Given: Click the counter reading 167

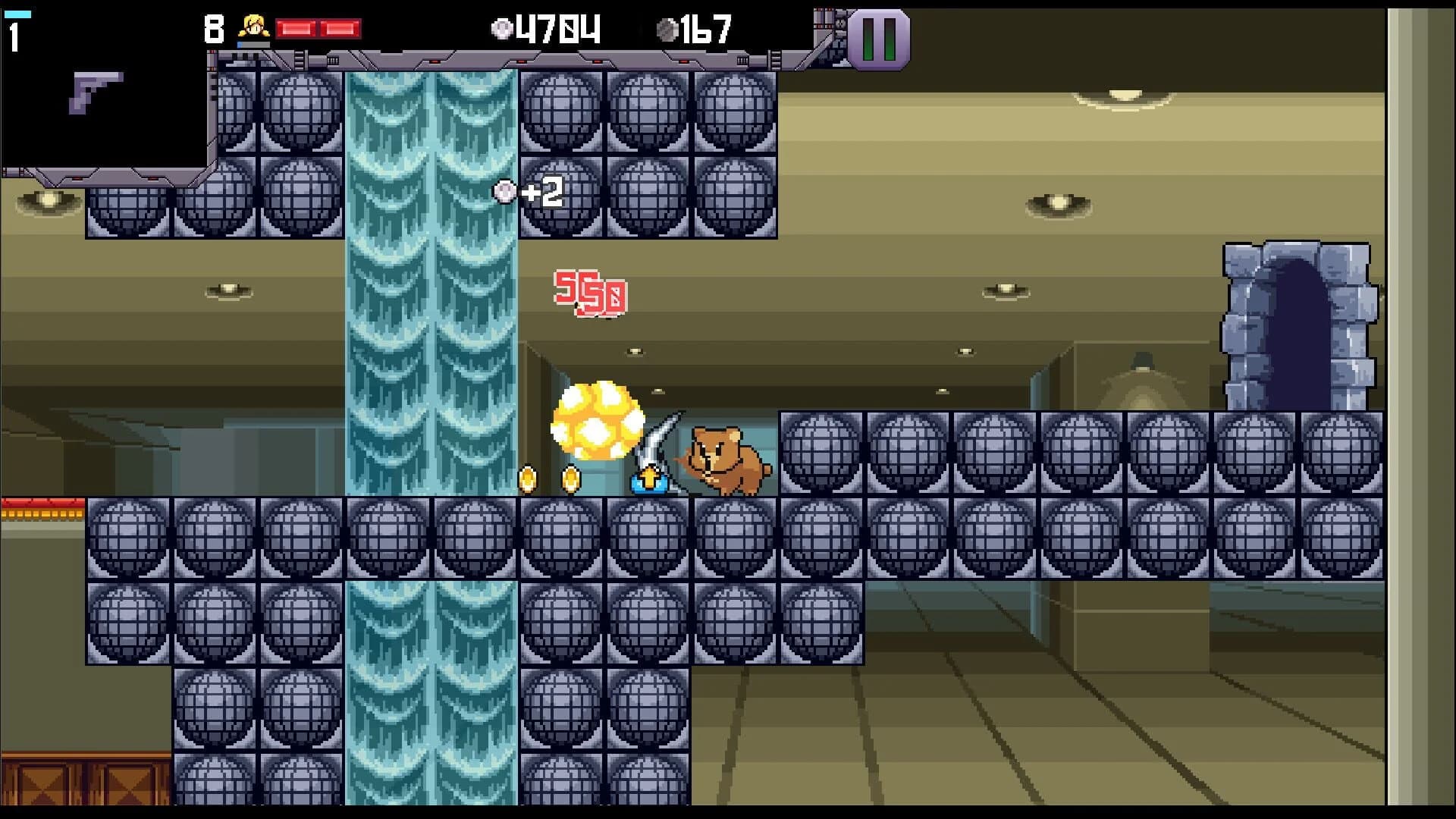Looking at the screenshot, I should 703,31.
